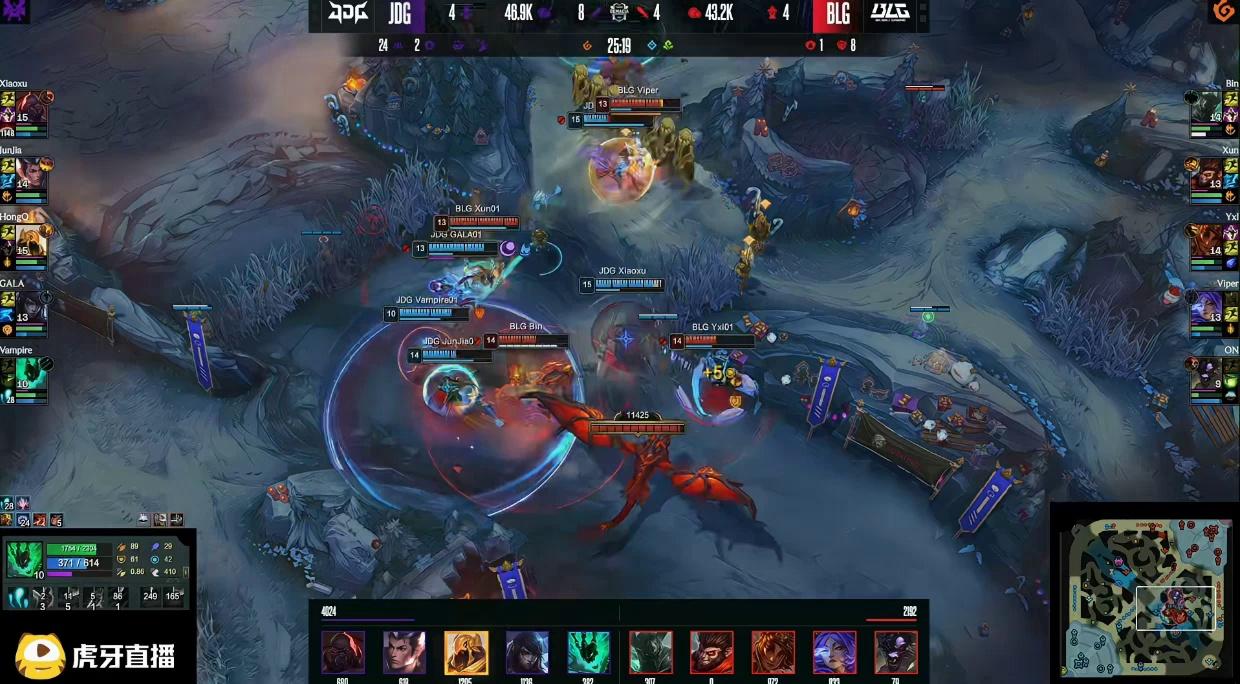Viewport: 1240px width, 684px height.
Task: Select HongQ's golden champion portrait in the sidebar
Action: pos(31,241)
